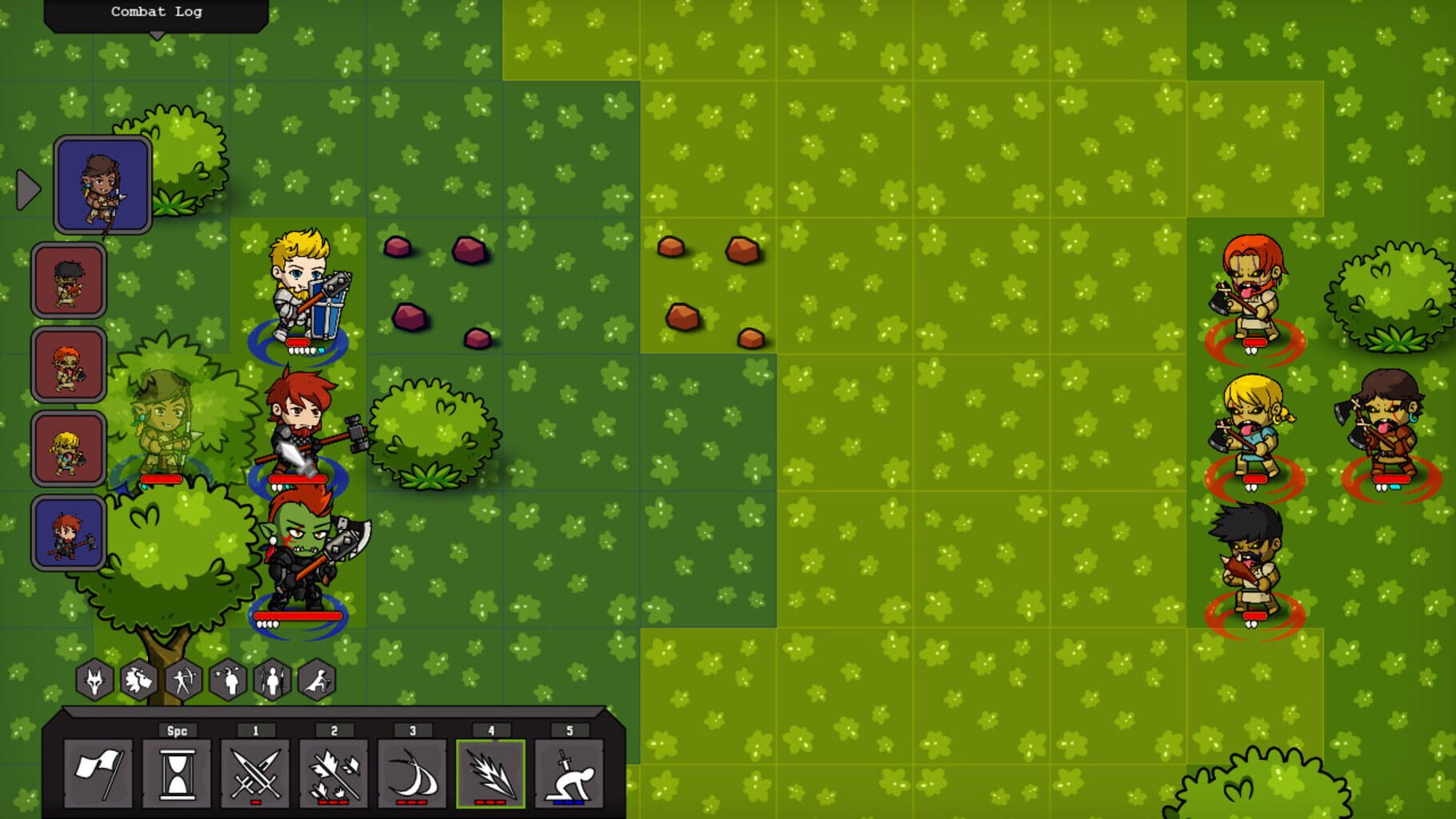1456x819 pixels.
Task: Click the spearman hex icon
Action: point(273,680)
